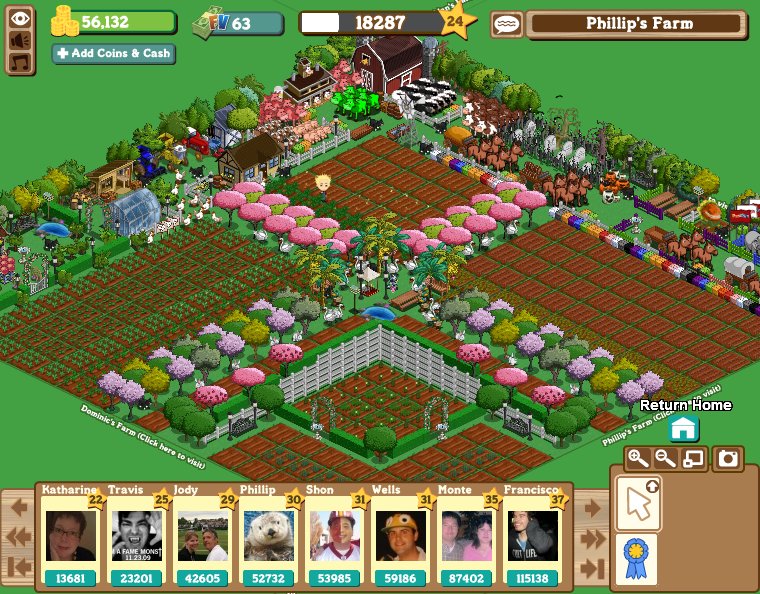760x594 pixels.
Task: Choose Jody's neighbor portrait
Action: 203,537
